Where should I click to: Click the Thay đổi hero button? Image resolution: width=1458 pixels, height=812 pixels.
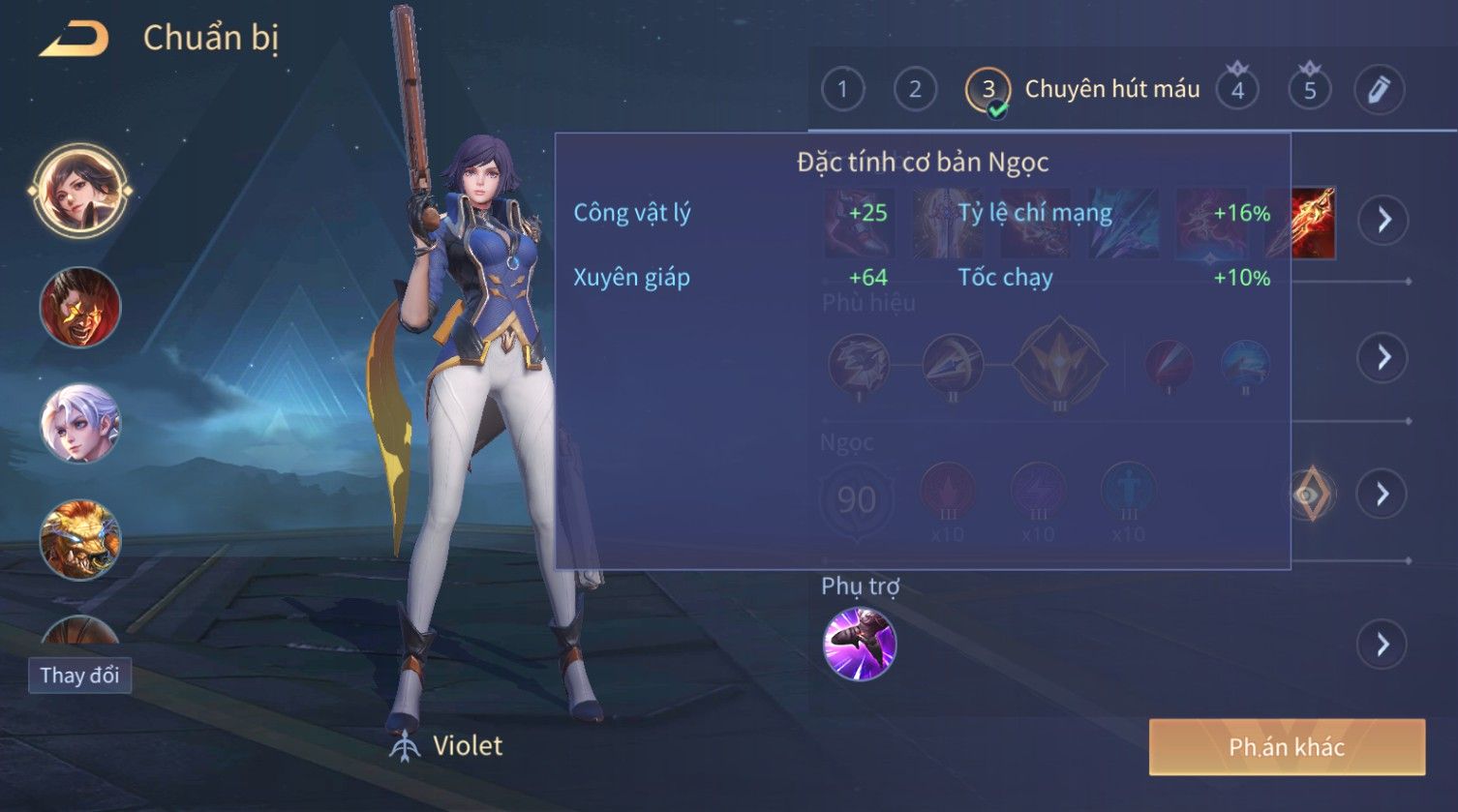point(79,675)
